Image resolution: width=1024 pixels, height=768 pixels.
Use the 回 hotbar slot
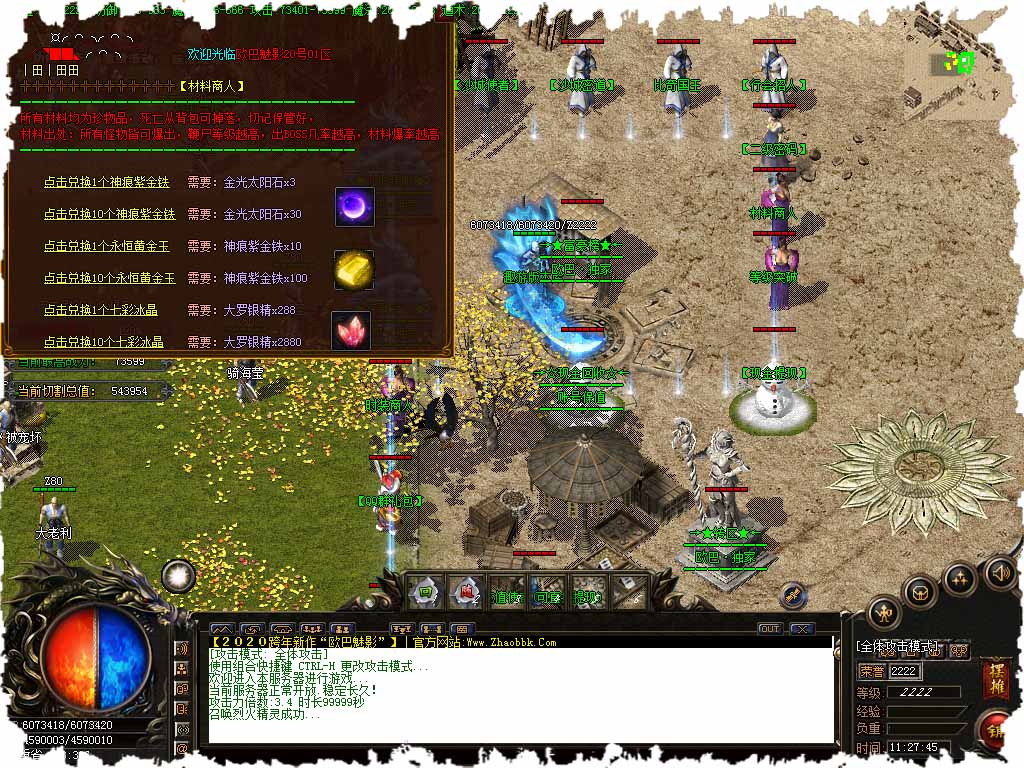click(425, 592)
